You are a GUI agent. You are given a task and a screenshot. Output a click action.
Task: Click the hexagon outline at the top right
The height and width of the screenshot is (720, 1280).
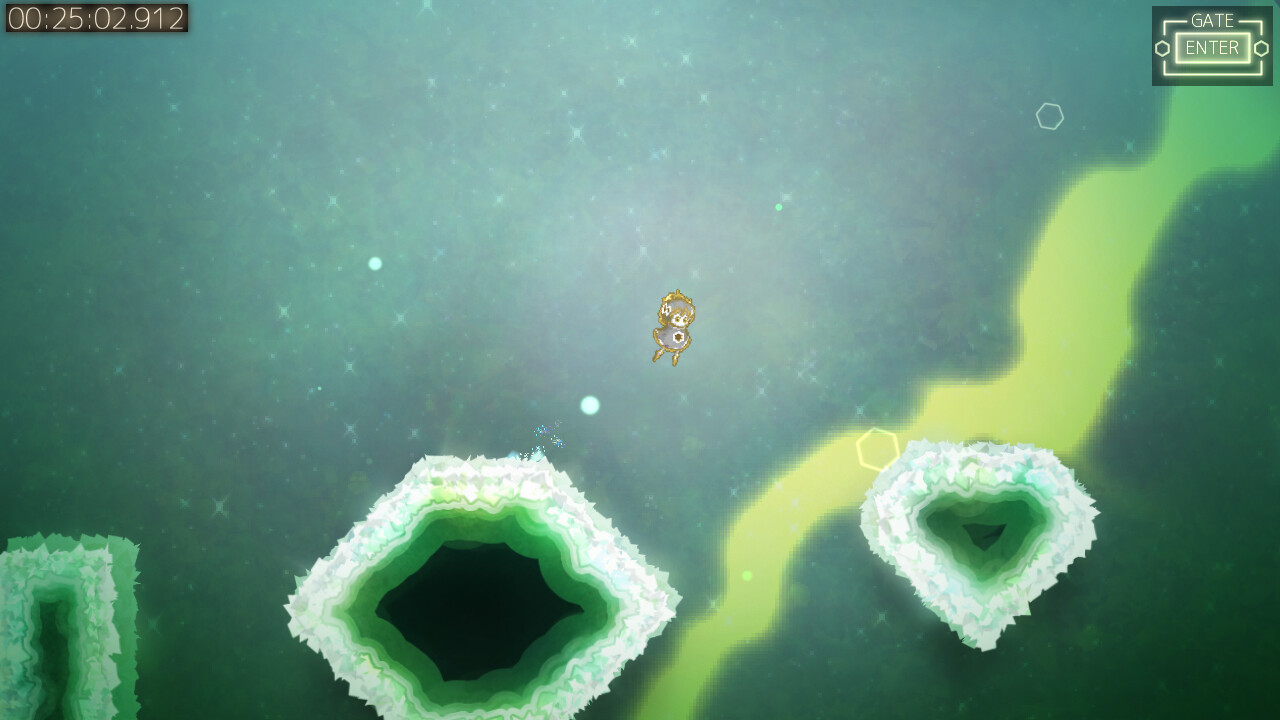[1048, 116]
